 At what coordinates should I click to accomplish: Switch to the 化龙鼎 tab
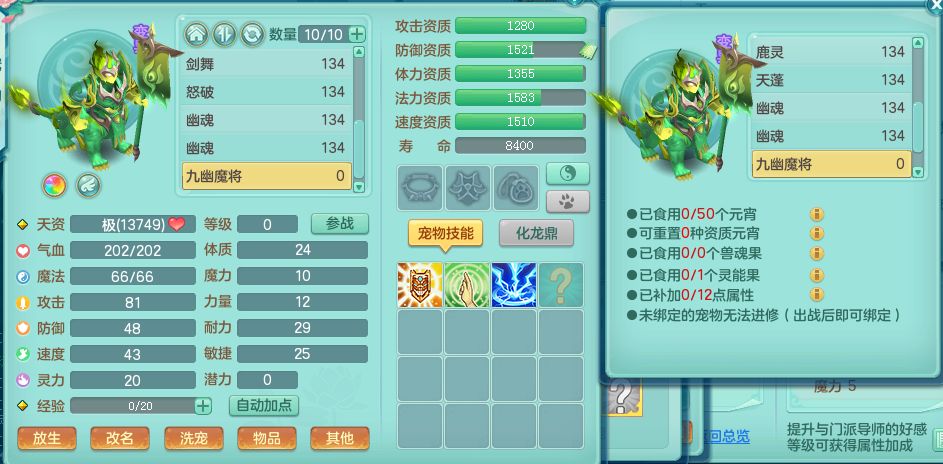click(x=536, y=234)
